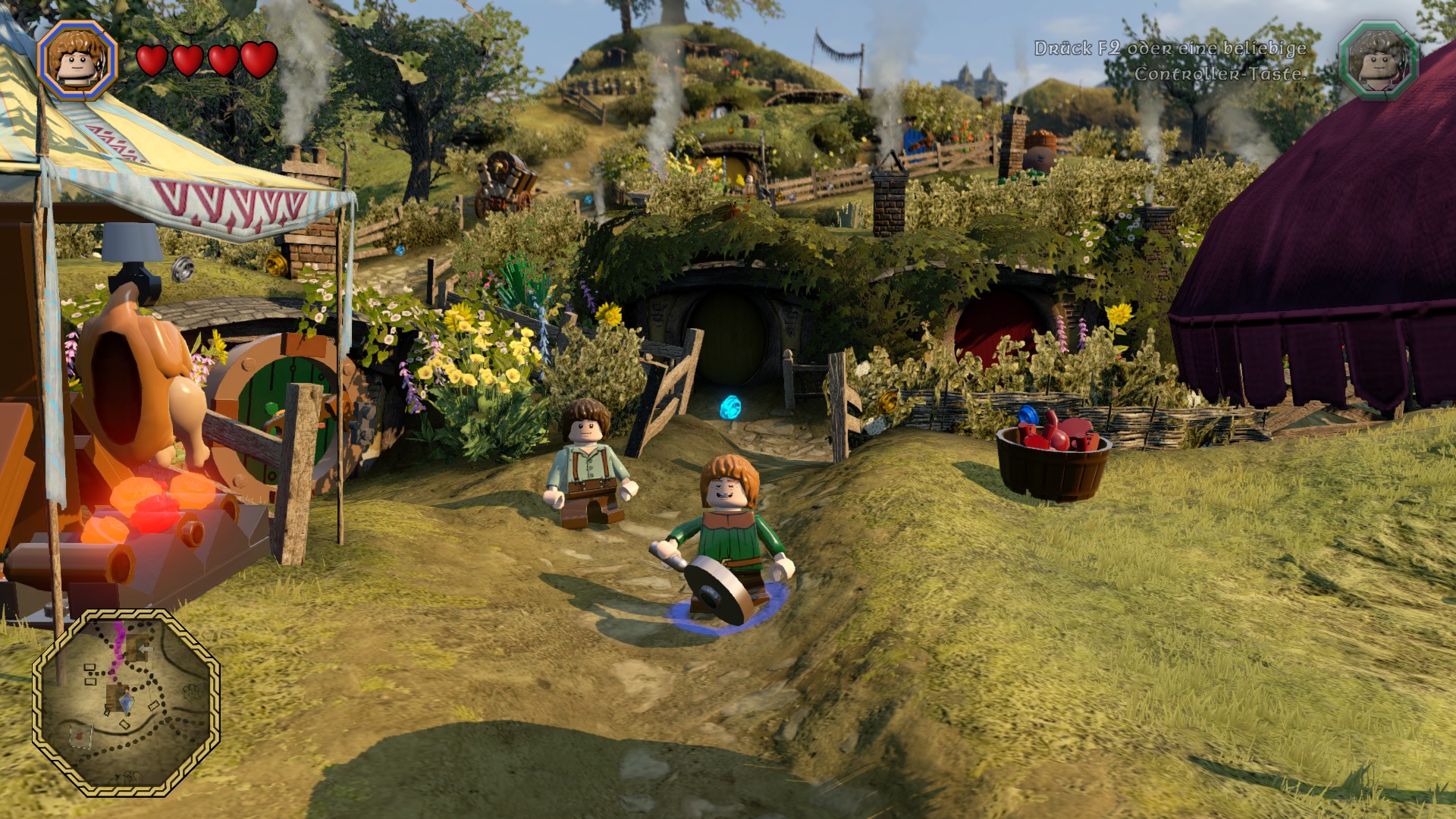The height and width of the screenshot is (819, 1456).
Task: Expand the minimap in the corner
Action: point(127,705)
